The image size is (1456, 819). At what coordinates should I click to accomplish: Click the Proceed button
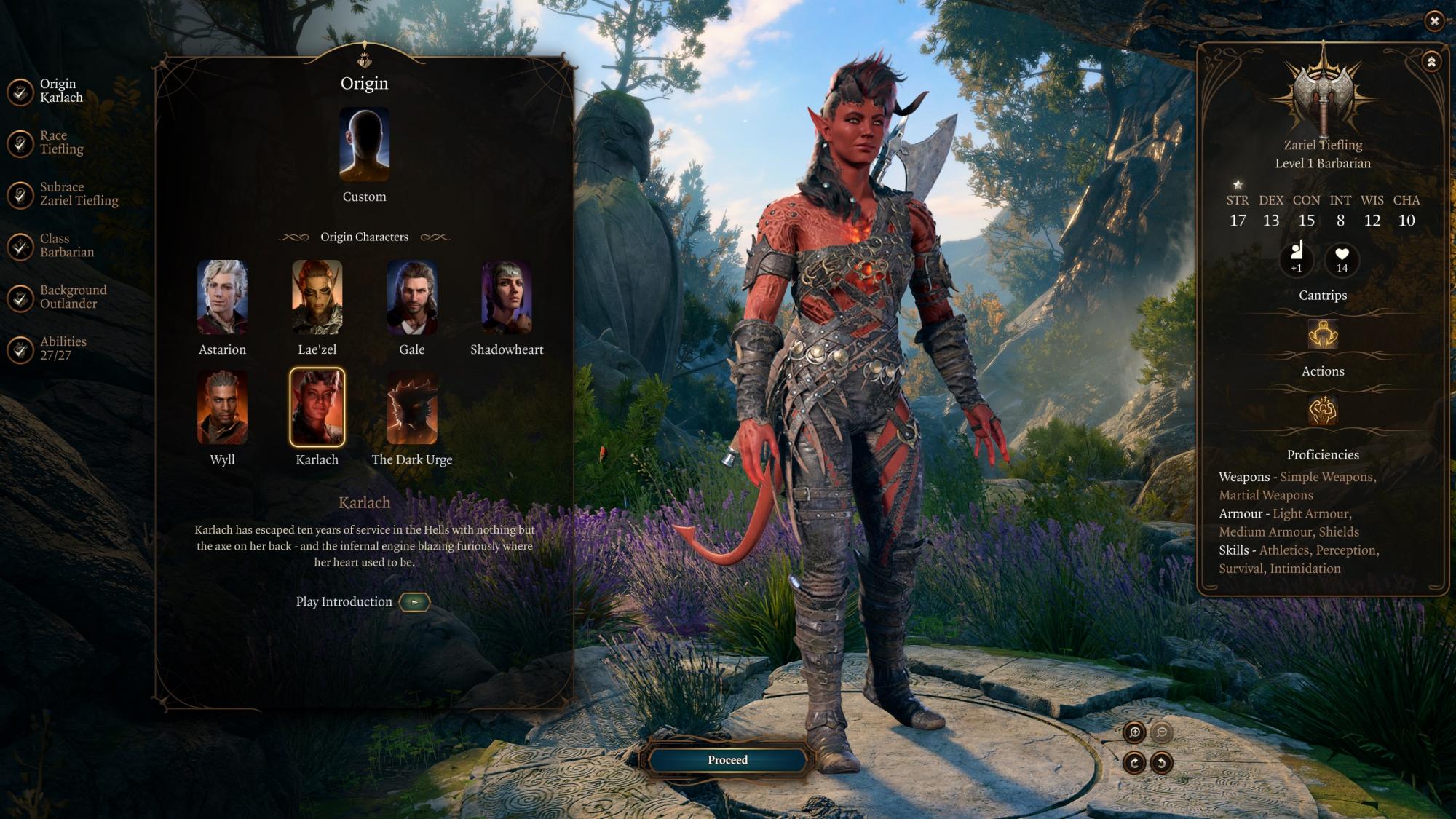click(x=727, y=760)
